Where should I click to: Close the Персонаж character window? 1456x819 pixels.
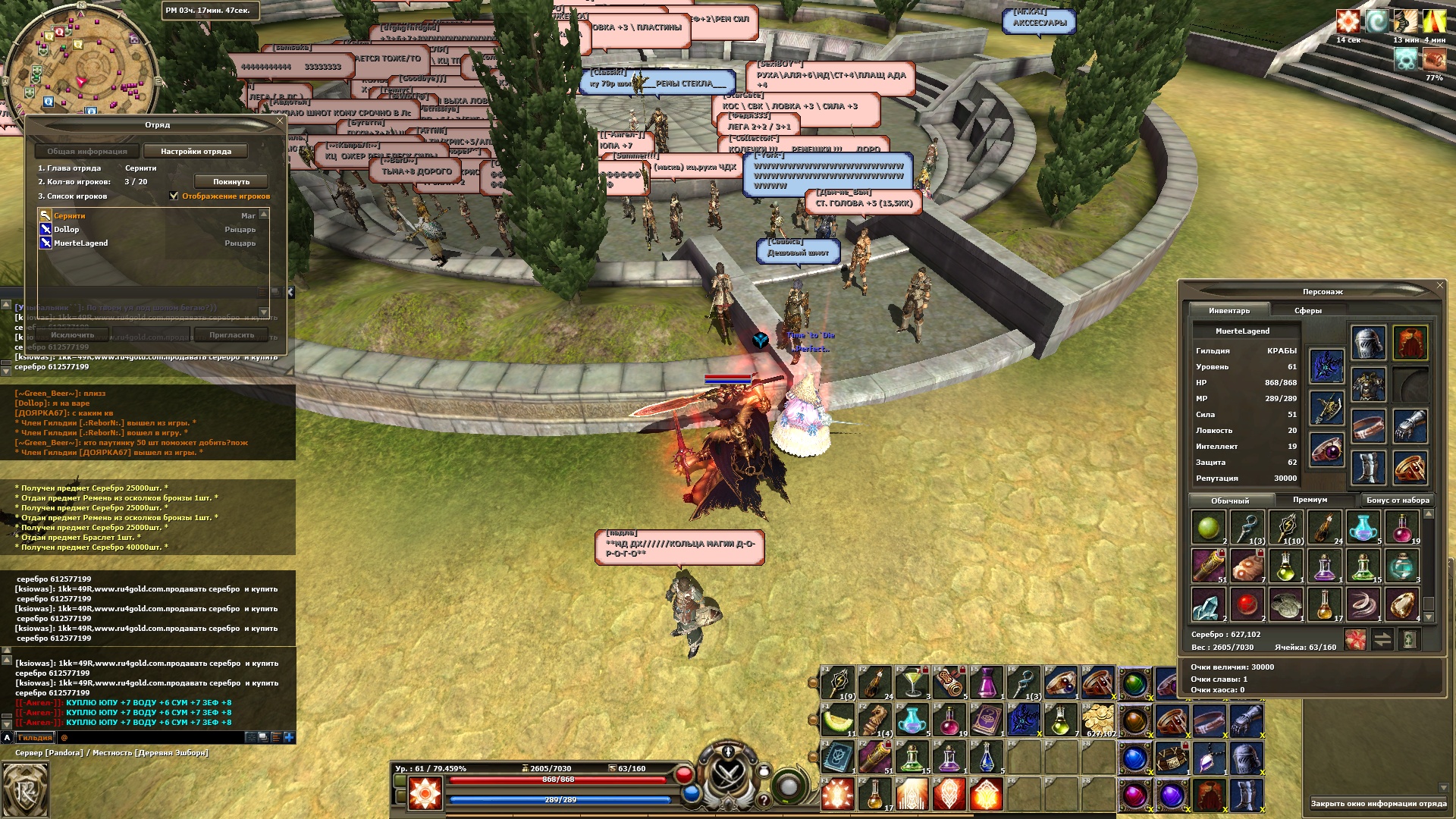tap(1440, 285)
